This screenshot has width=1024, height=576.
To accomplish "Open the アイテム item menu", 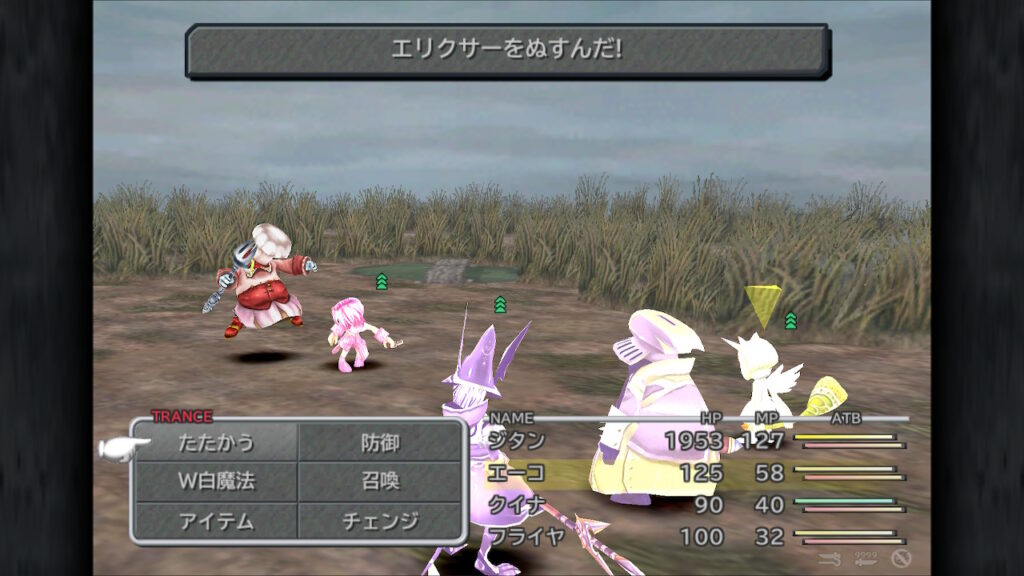I will click(216, 521).
